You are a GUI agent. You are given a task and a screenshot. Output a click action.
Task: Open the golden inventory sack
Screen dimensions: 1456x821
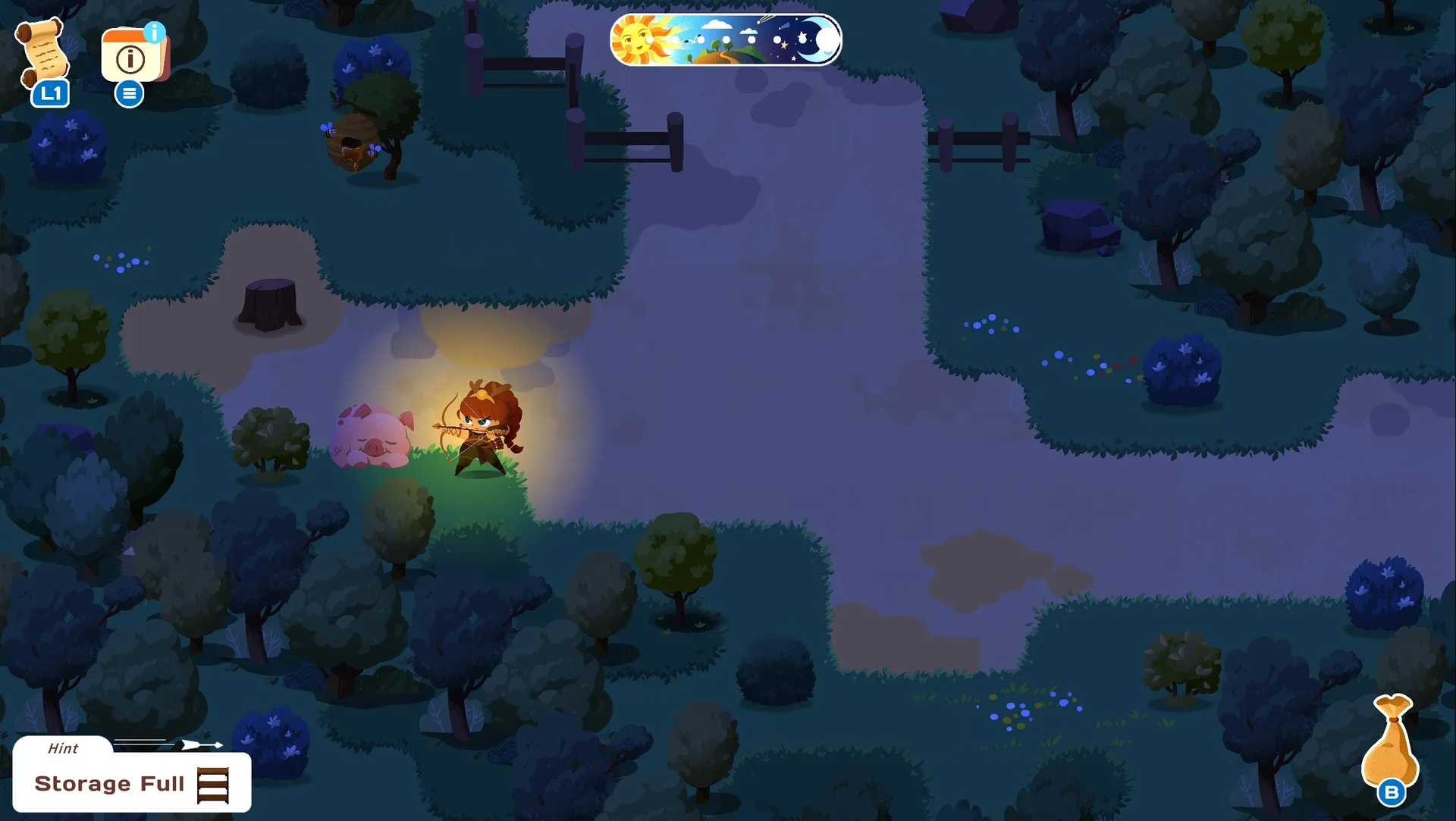(x=1390, y=743)
